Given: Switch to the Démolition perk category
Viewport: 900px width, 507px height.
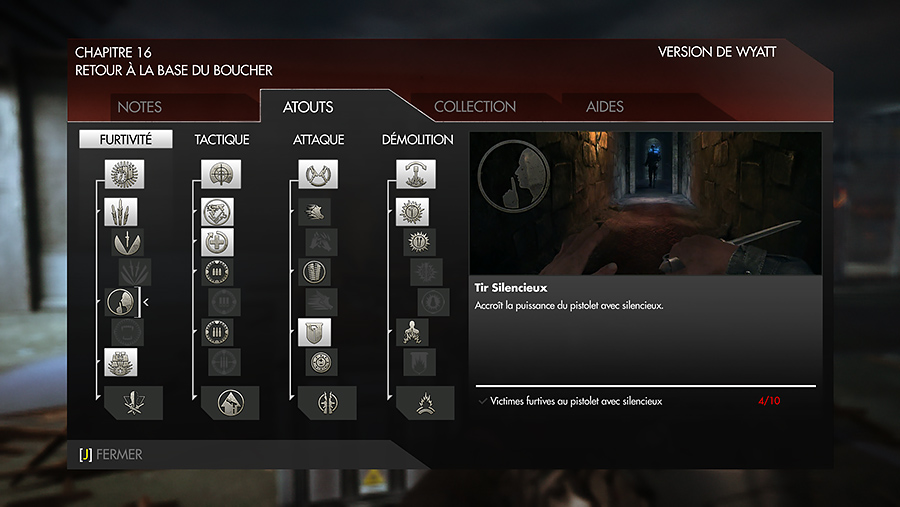Looking at the screenshot, I should 417,140.
